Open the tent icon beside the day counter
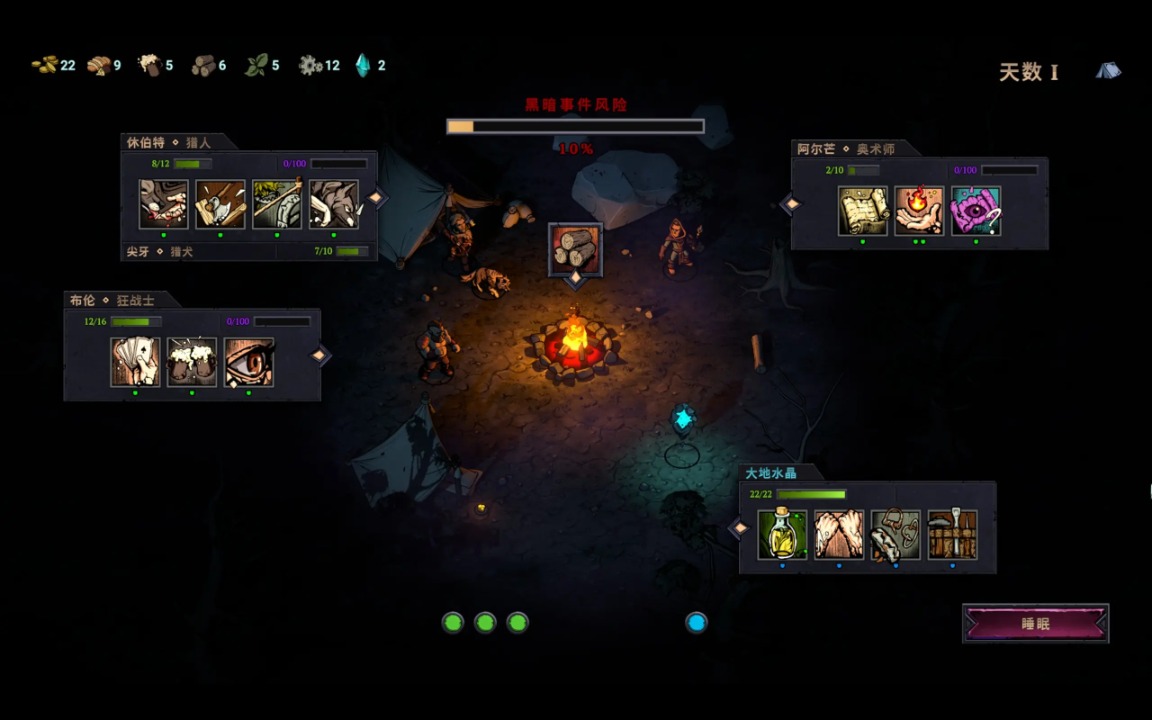Viewport: 1152px width, 720px height. [x=1108, y=71]
